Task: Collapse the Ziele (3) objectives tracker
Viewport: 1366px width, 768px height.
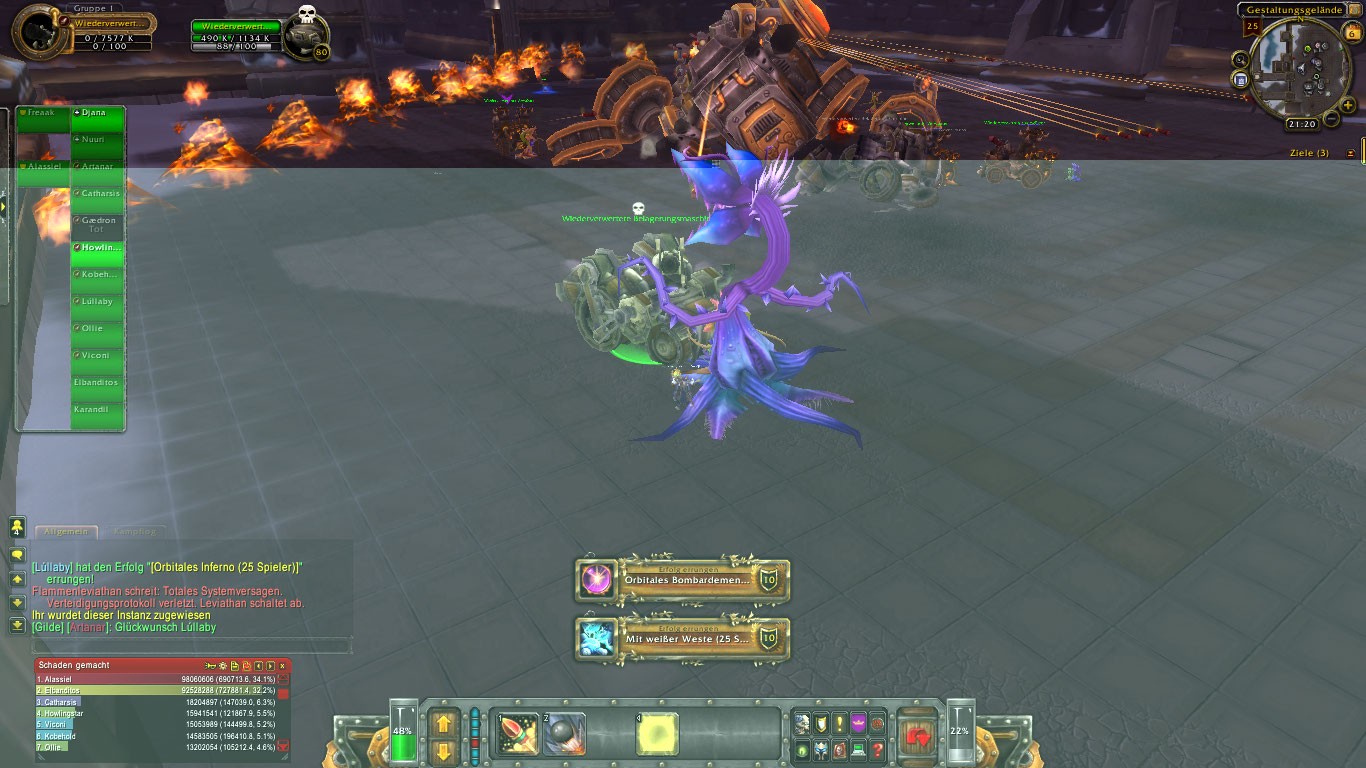Action: pos(1351,153)
